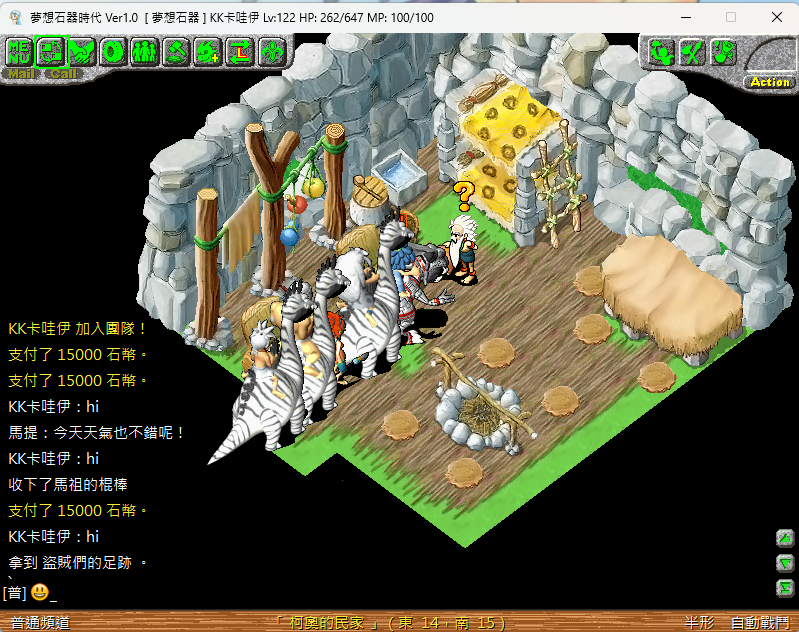Click the arrows icon with red L

point(240,50)
